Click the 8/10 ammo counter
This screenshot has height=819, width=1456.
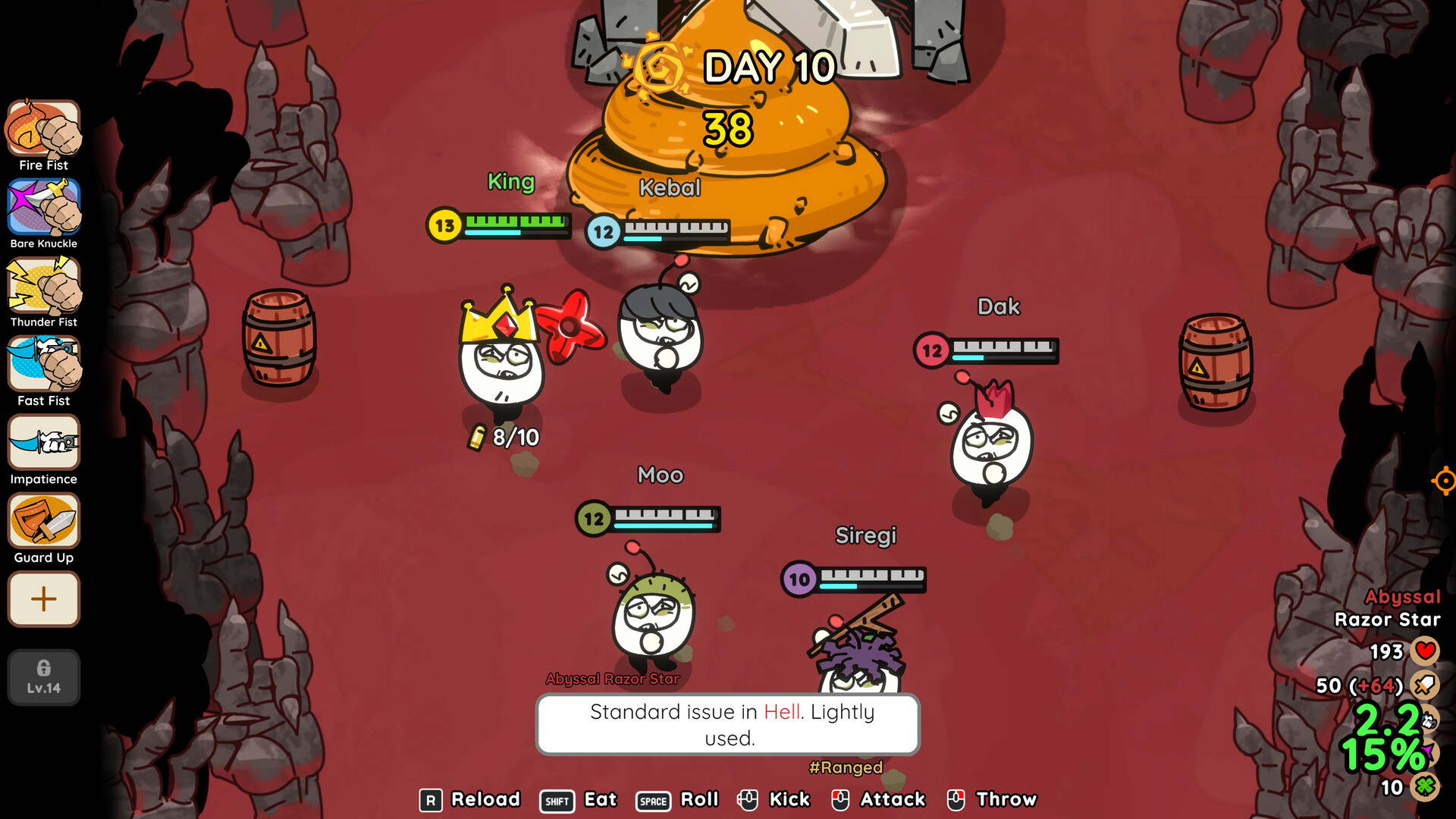(x=504, y=437)
